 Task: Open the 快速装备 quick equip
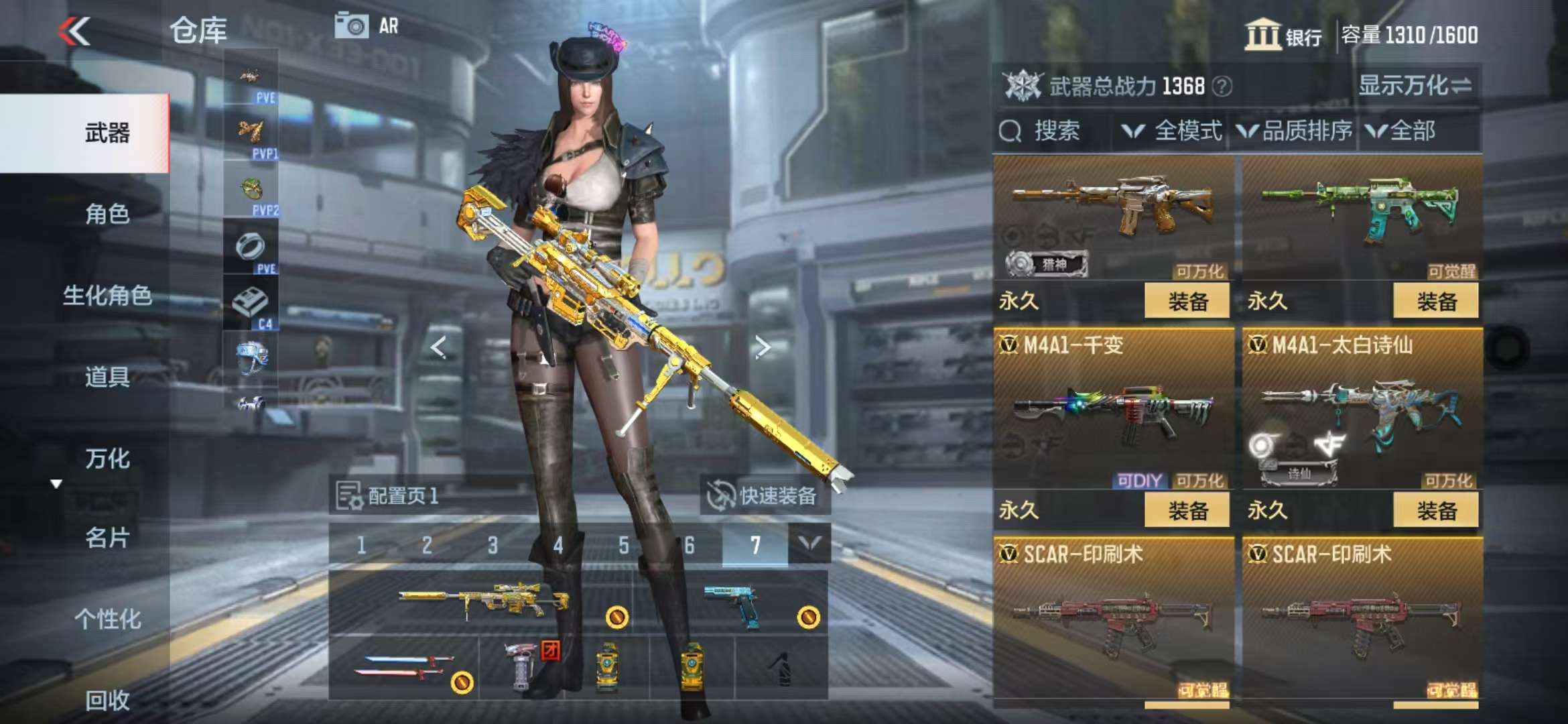point(765,496)
